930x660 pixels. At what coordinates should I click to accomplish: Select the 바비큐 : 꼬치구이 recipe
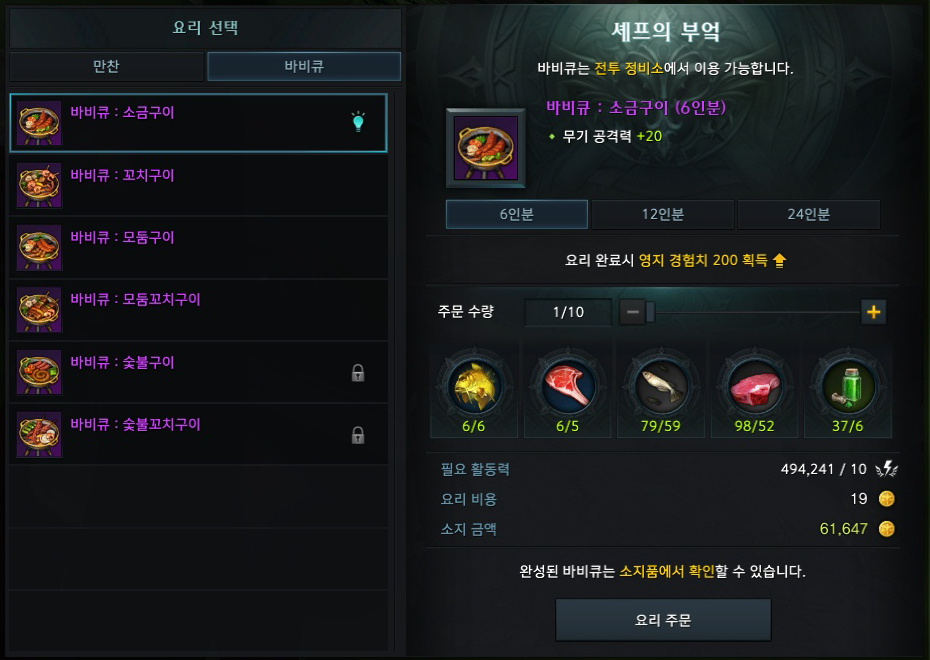pos(198,185)
